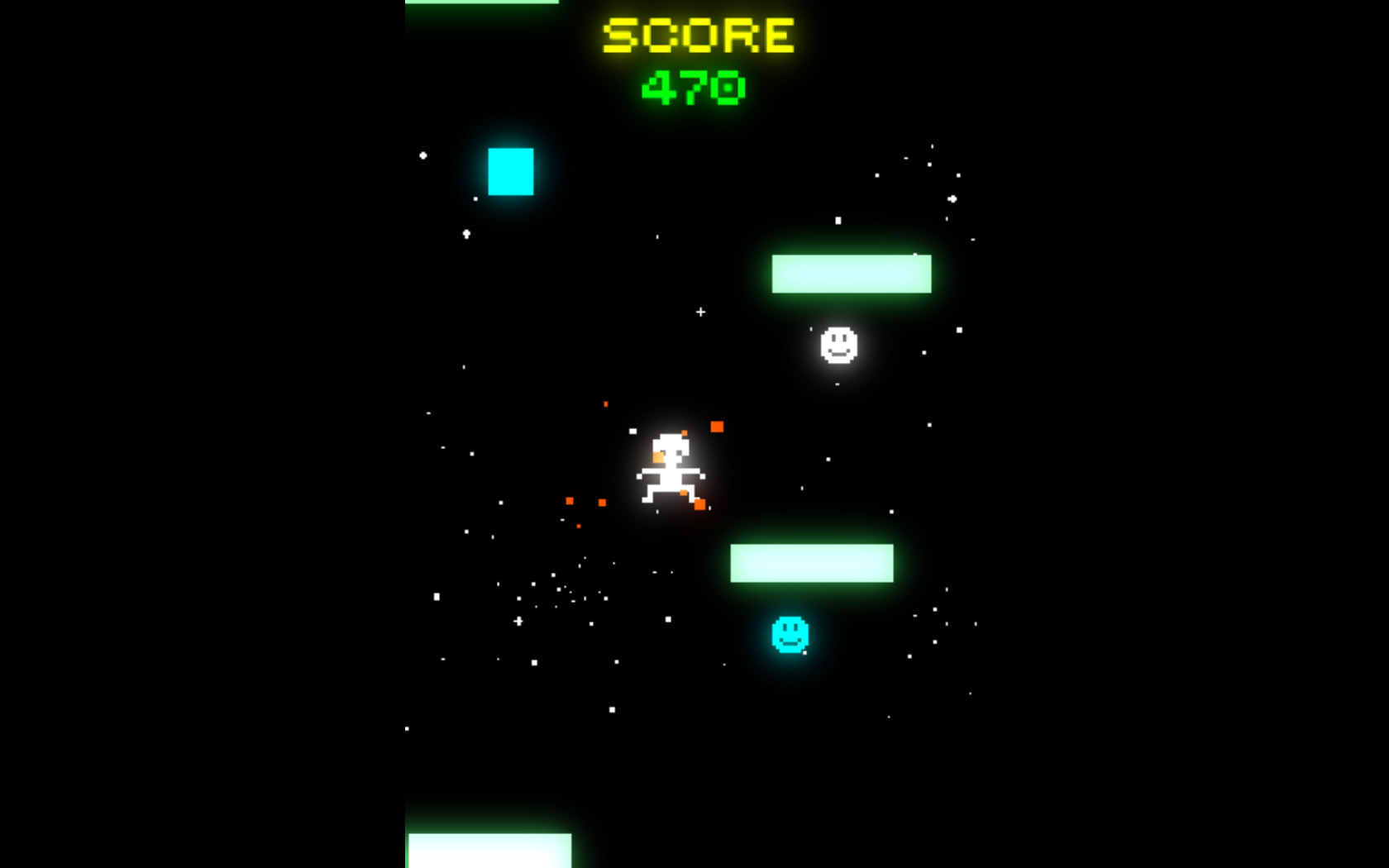This screenshot has height=868, width=1389.
Task: Select the cyan smiley face collectible
Action: 789,635
